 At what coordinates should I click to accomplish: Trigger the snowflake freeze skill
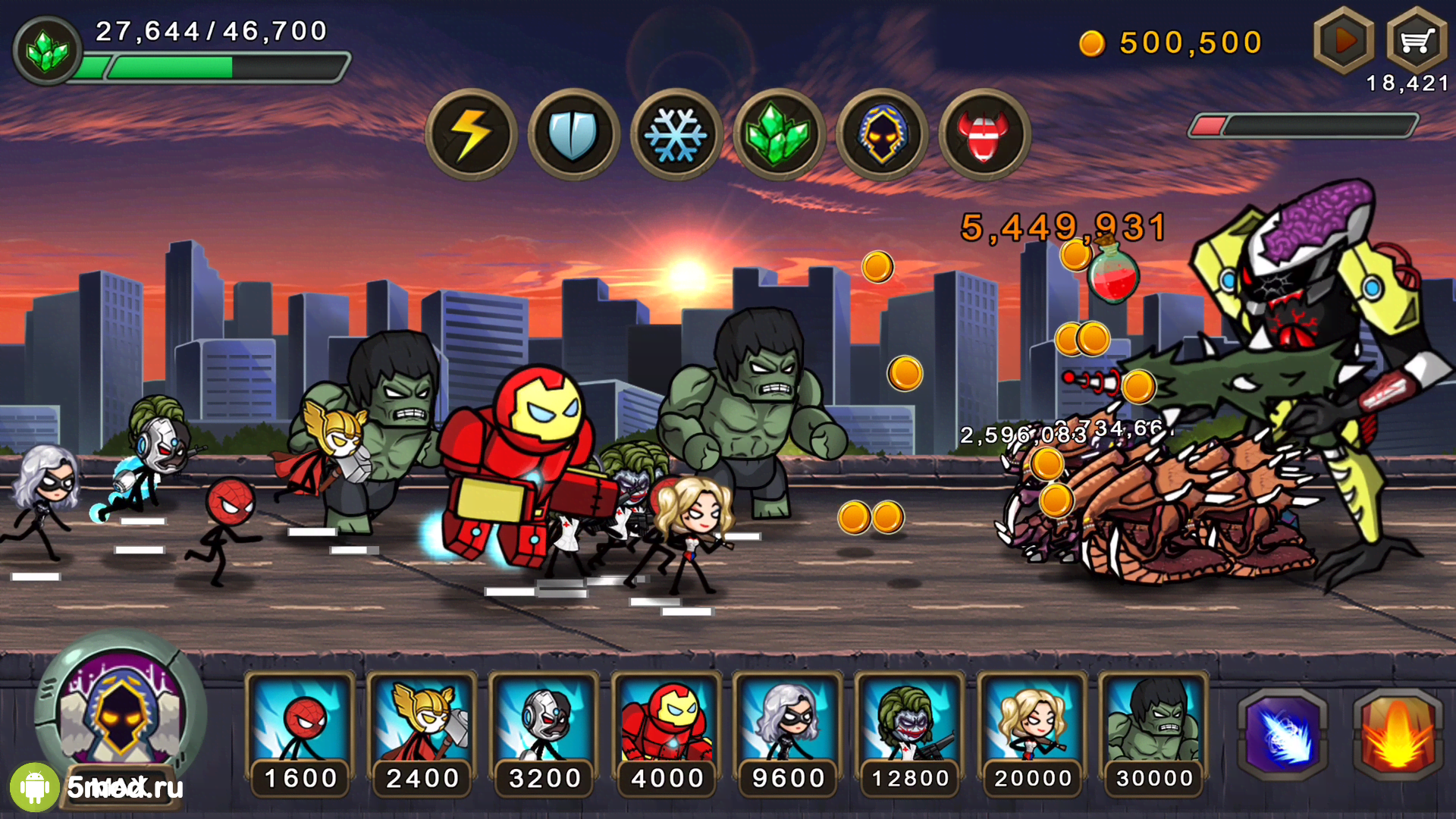(676, 135)
